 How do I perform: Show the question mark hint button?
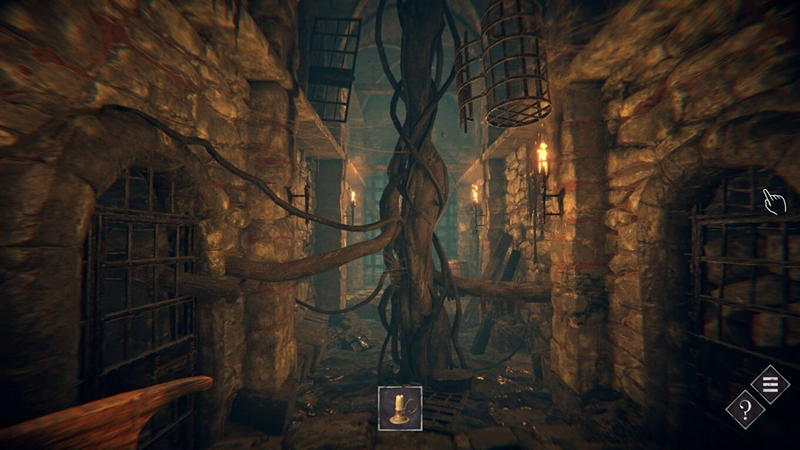745,409
